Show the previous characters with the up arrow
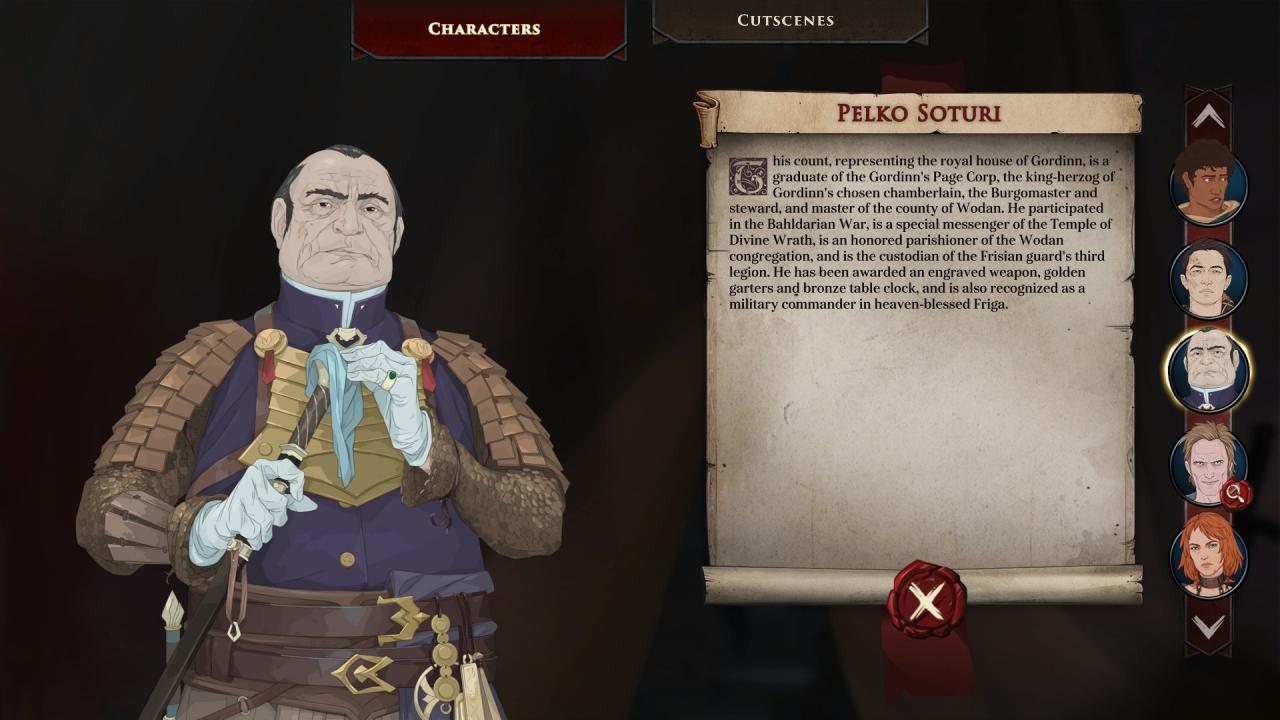 (1208, 117)
